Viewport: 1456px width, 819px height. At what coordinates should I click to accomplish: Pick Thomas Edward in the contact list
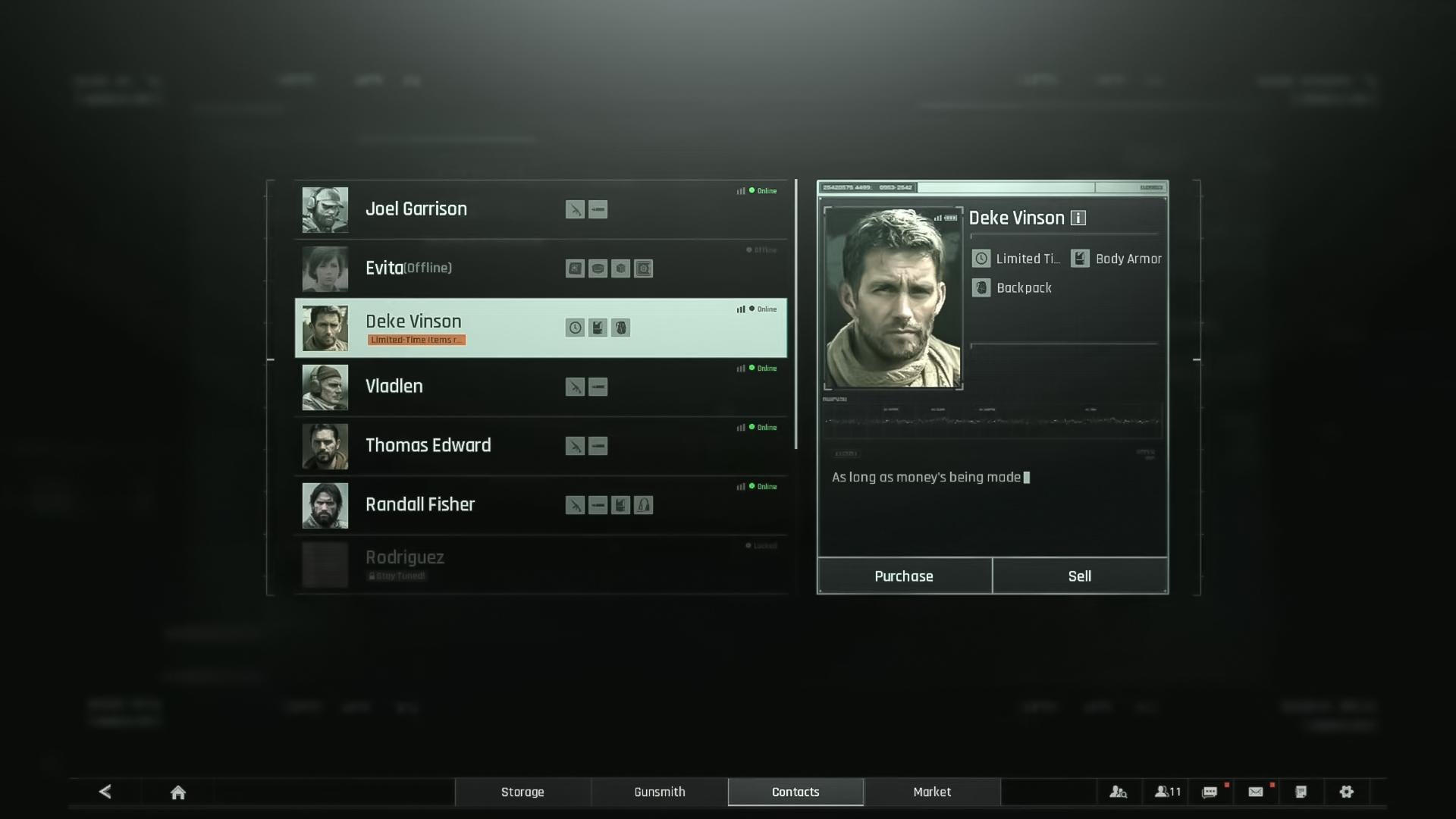pos(428,446)
